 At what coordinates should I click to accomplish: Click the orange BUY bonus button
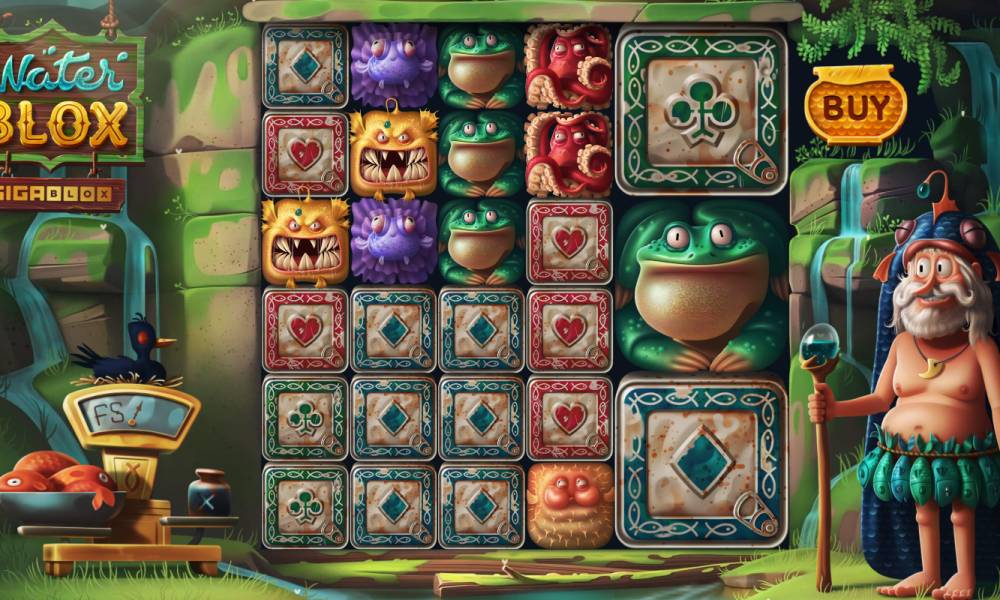pos(855,106)
